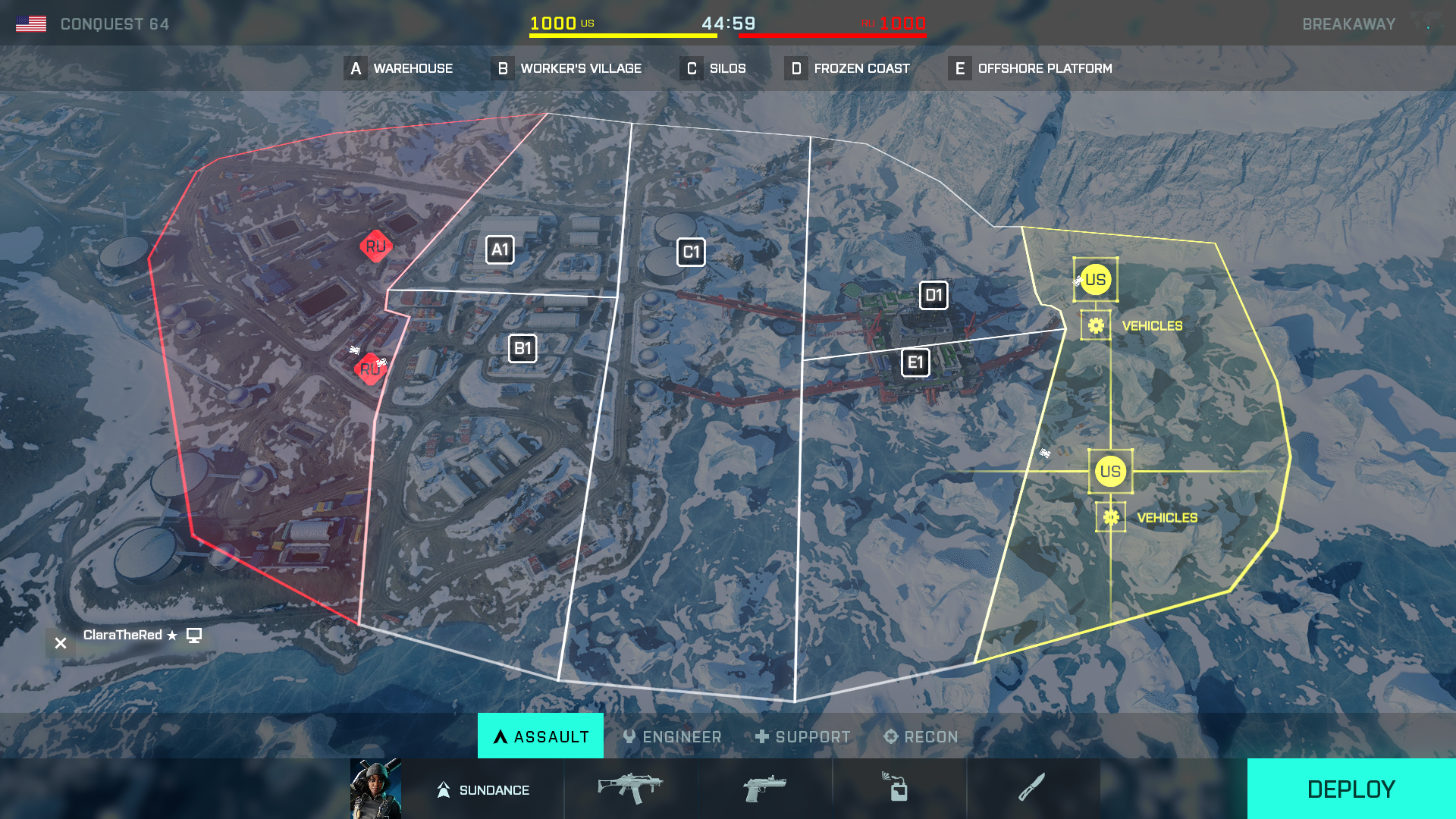The width and height of the screenshot is (1456, 819).
Task: Select the assault rifle primary weapon slot
Action: click(x=630, y=789)
